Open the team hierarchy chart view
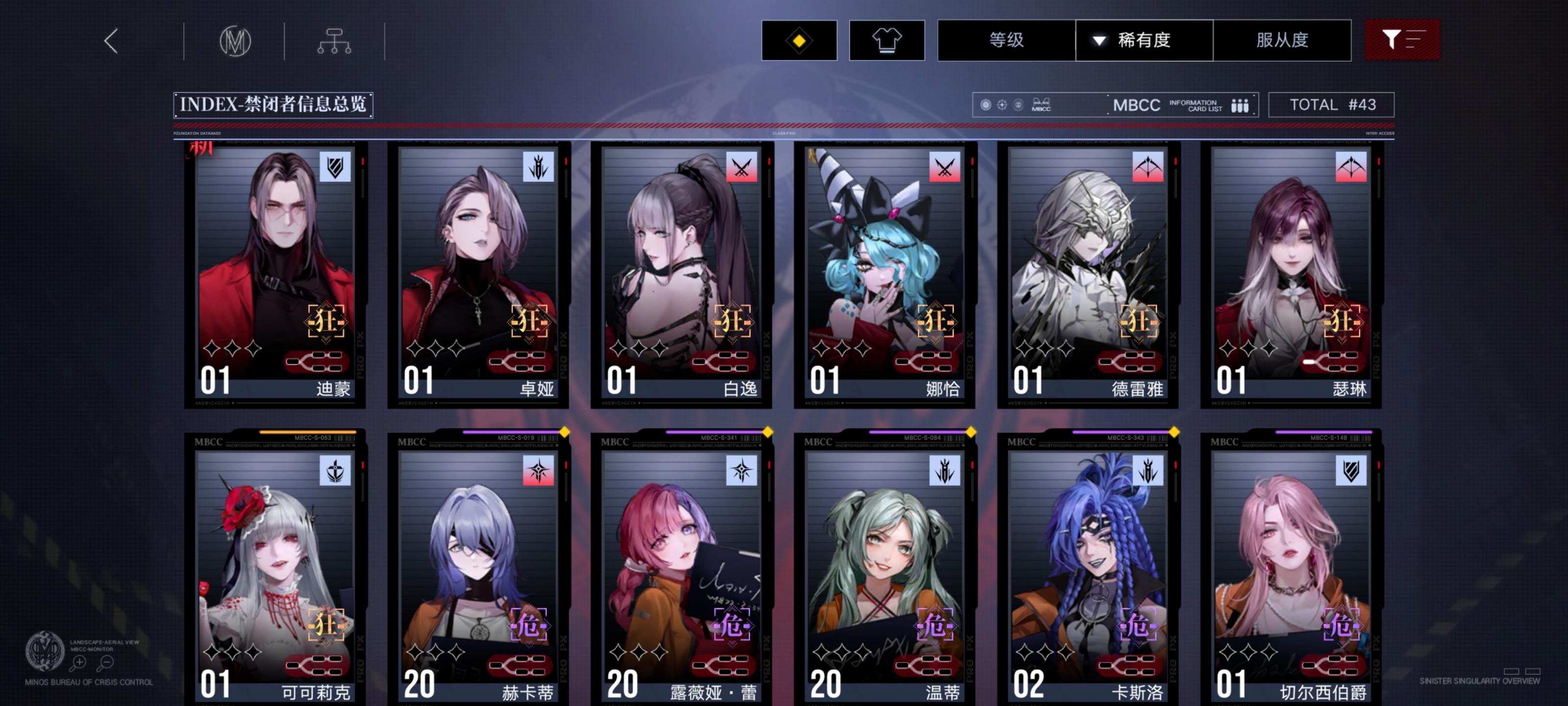1568x706 pixels. click(x=335, y=40)
